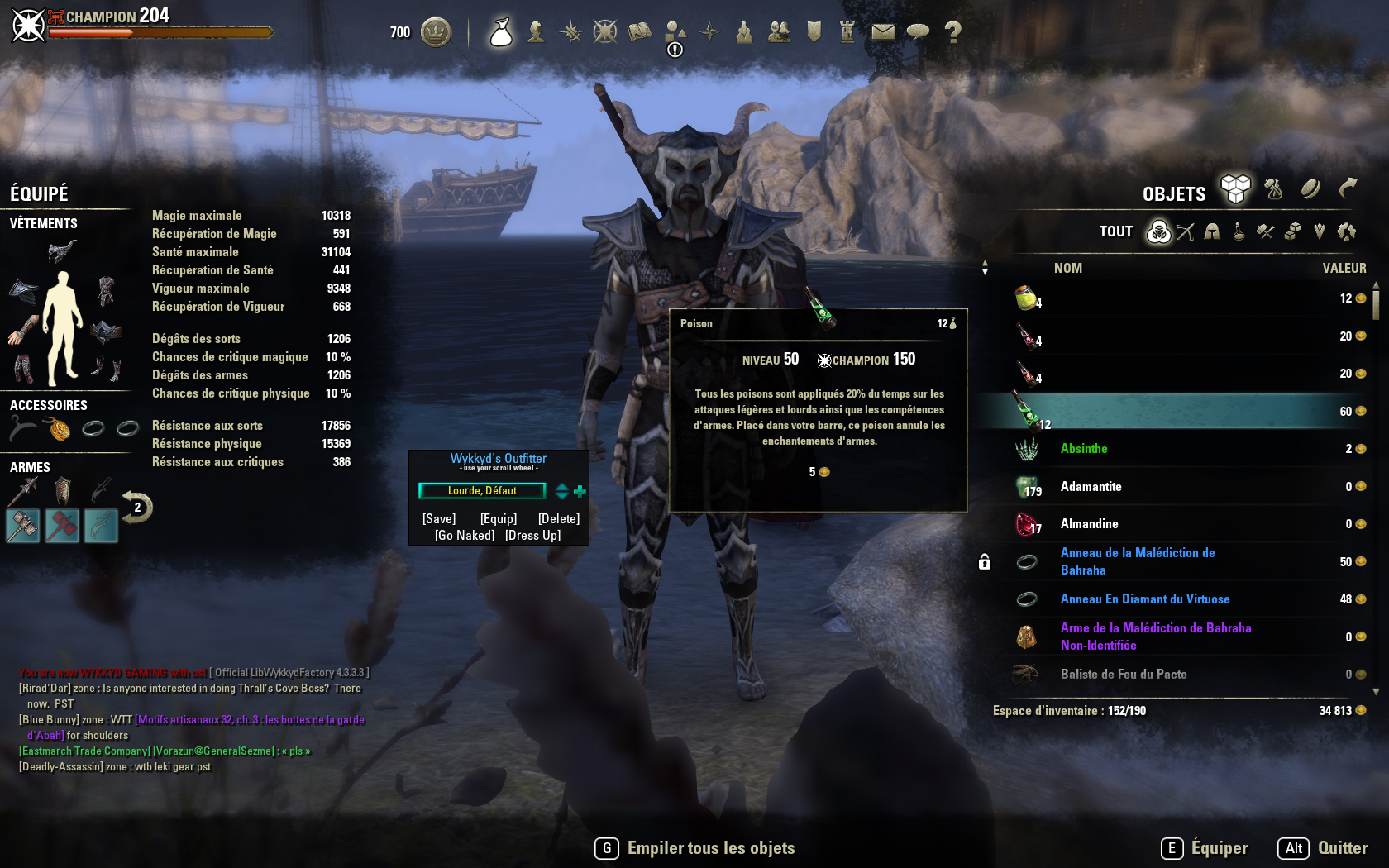
Task: Open the journal book icon
Action: click(640, 31)
